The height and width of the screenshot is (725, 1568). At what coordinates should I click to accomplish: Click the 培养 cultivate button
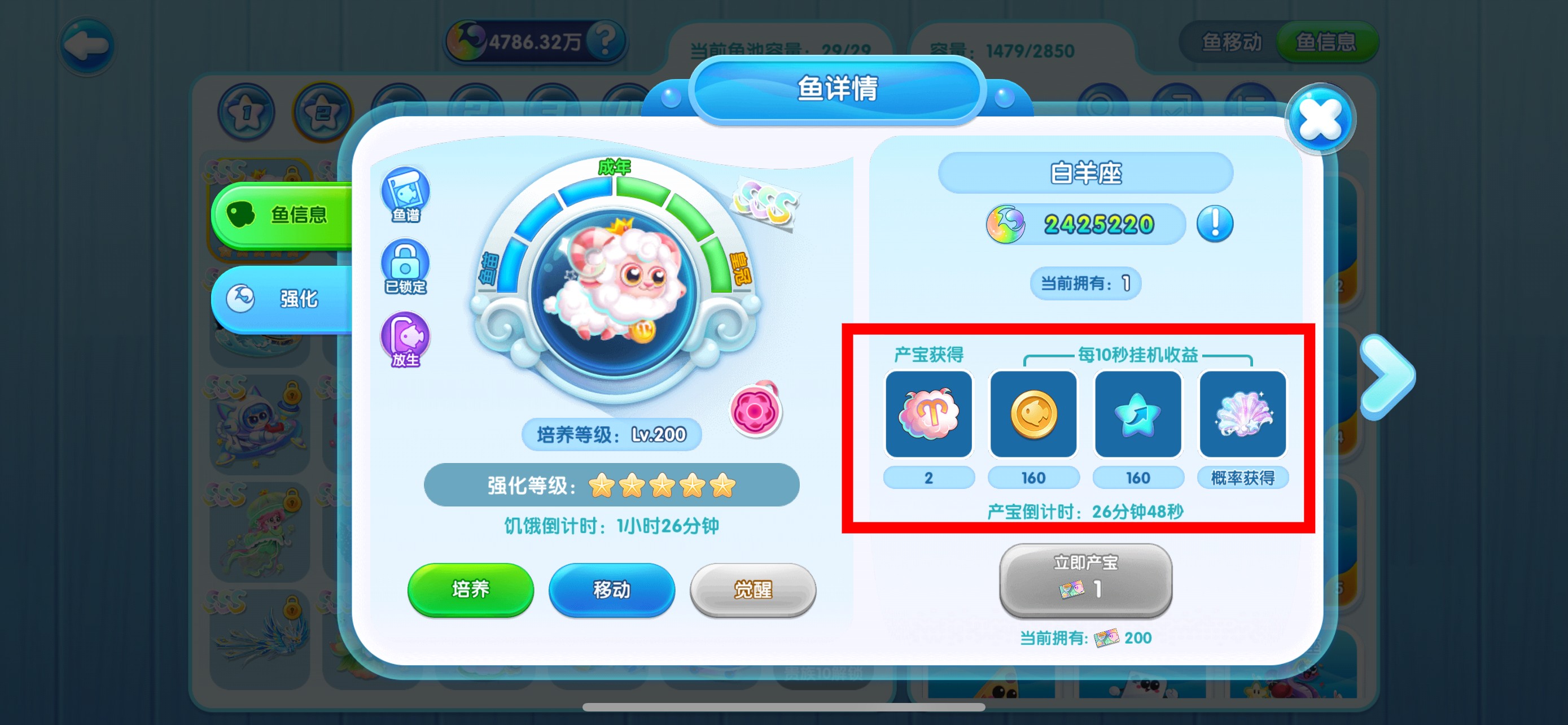pos(471,589)
